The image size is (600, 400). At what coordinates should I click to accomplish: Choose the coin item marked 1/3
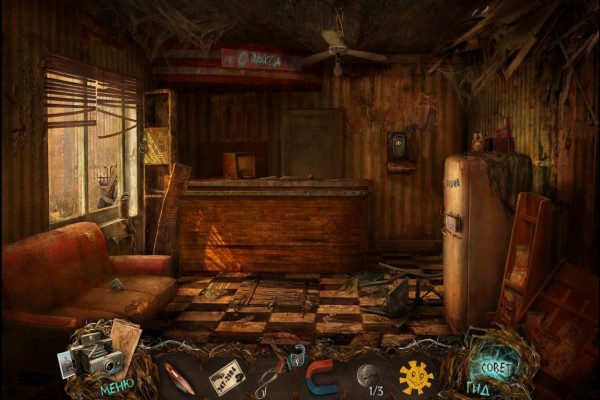coord(368,376)
